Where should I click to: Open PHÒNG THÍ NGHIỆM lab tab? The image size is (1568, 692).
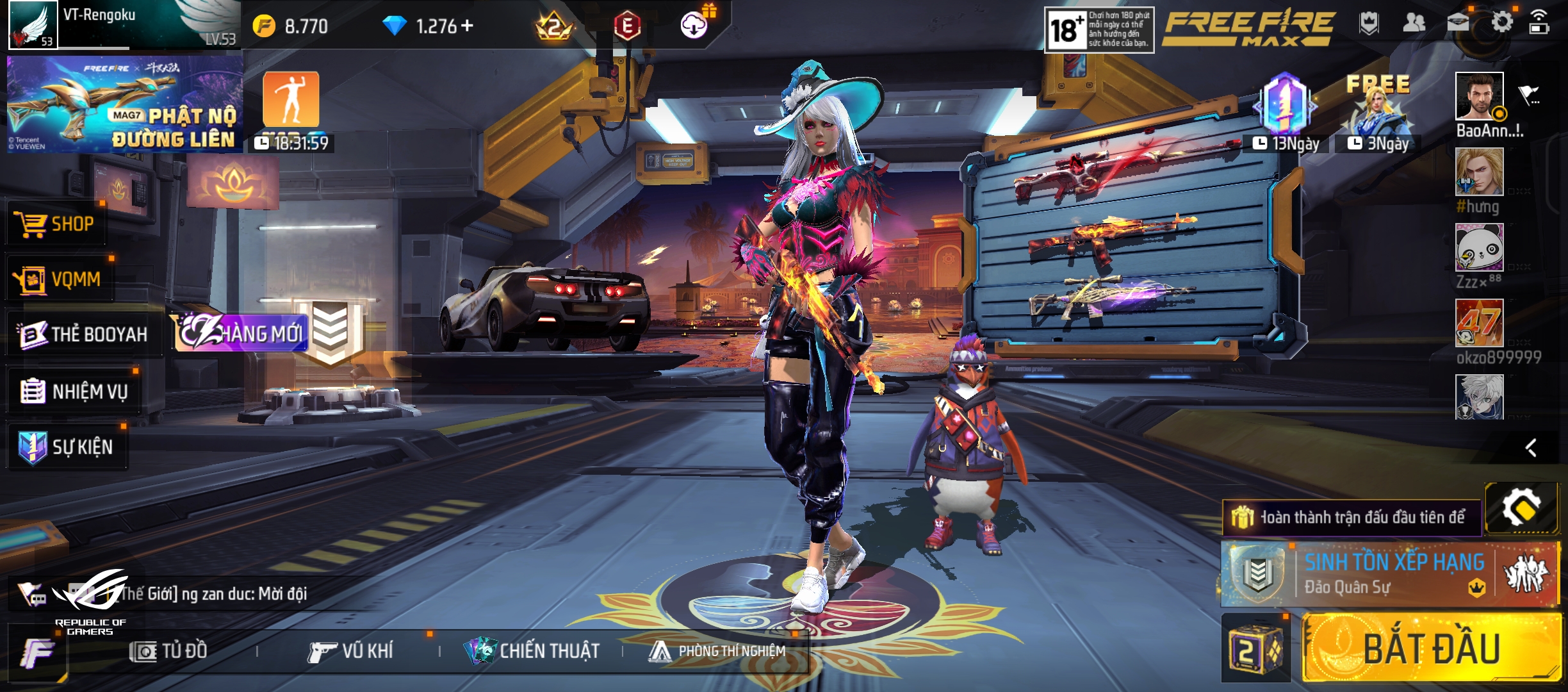point(717,651)
